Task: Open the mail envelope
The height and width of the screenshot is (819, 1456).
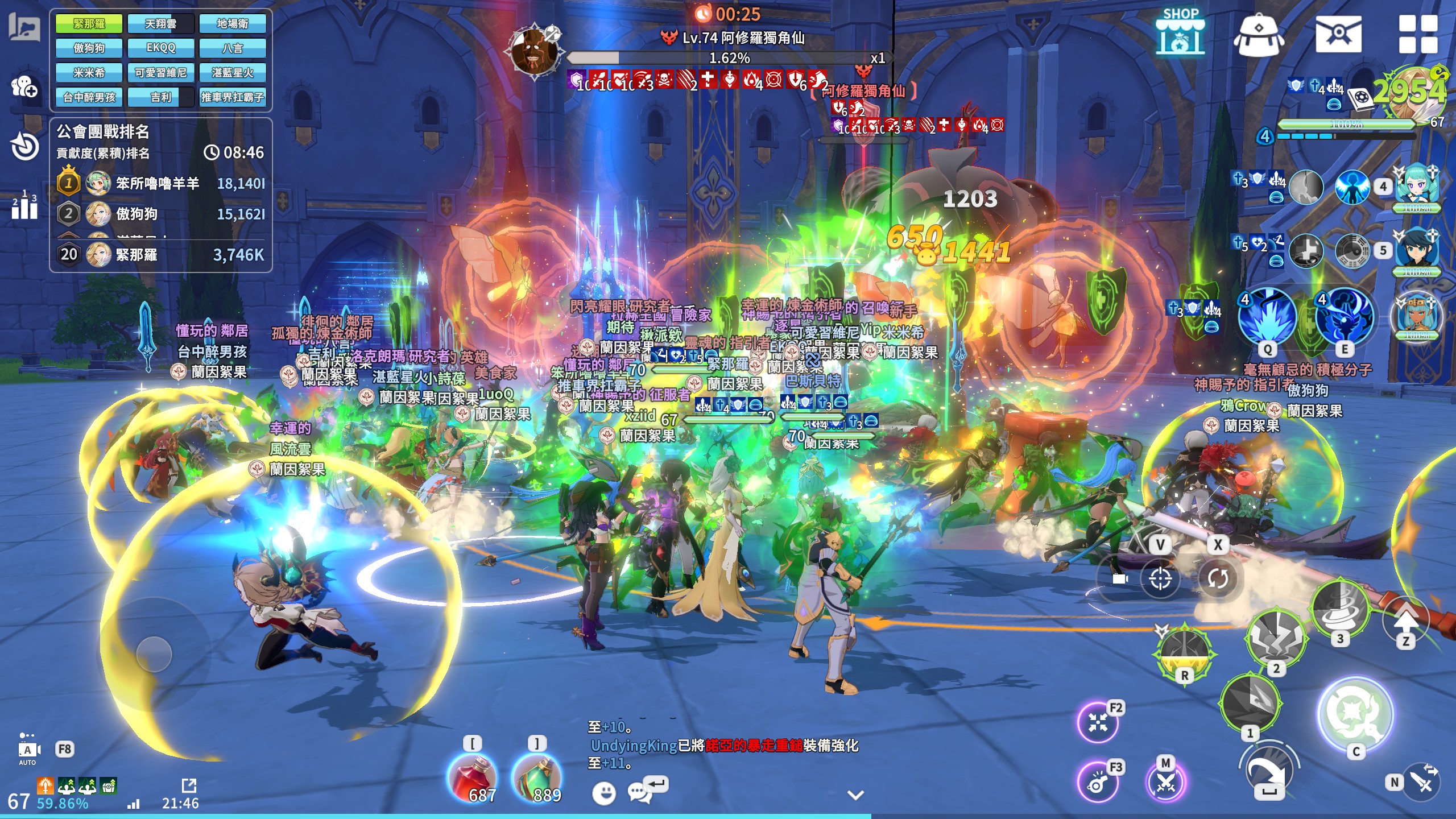Action: 1338,34
